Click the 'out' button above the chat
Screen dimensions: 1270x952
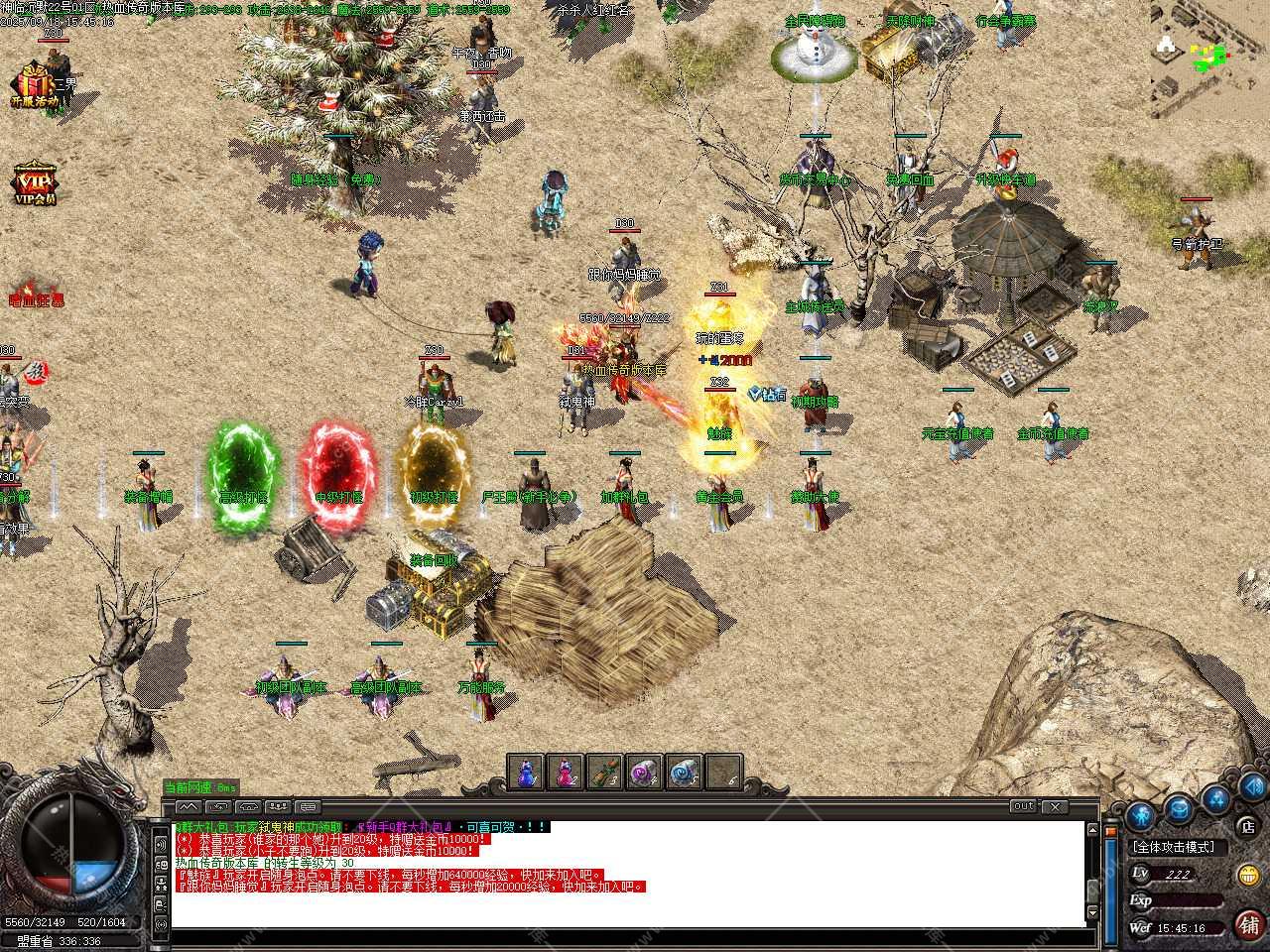pos(1024,806)
